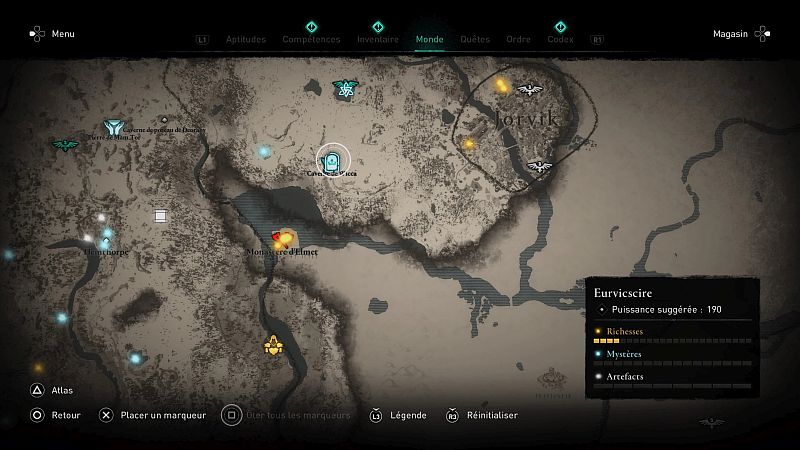Switch to the Codex tab

tap(560, 40)
